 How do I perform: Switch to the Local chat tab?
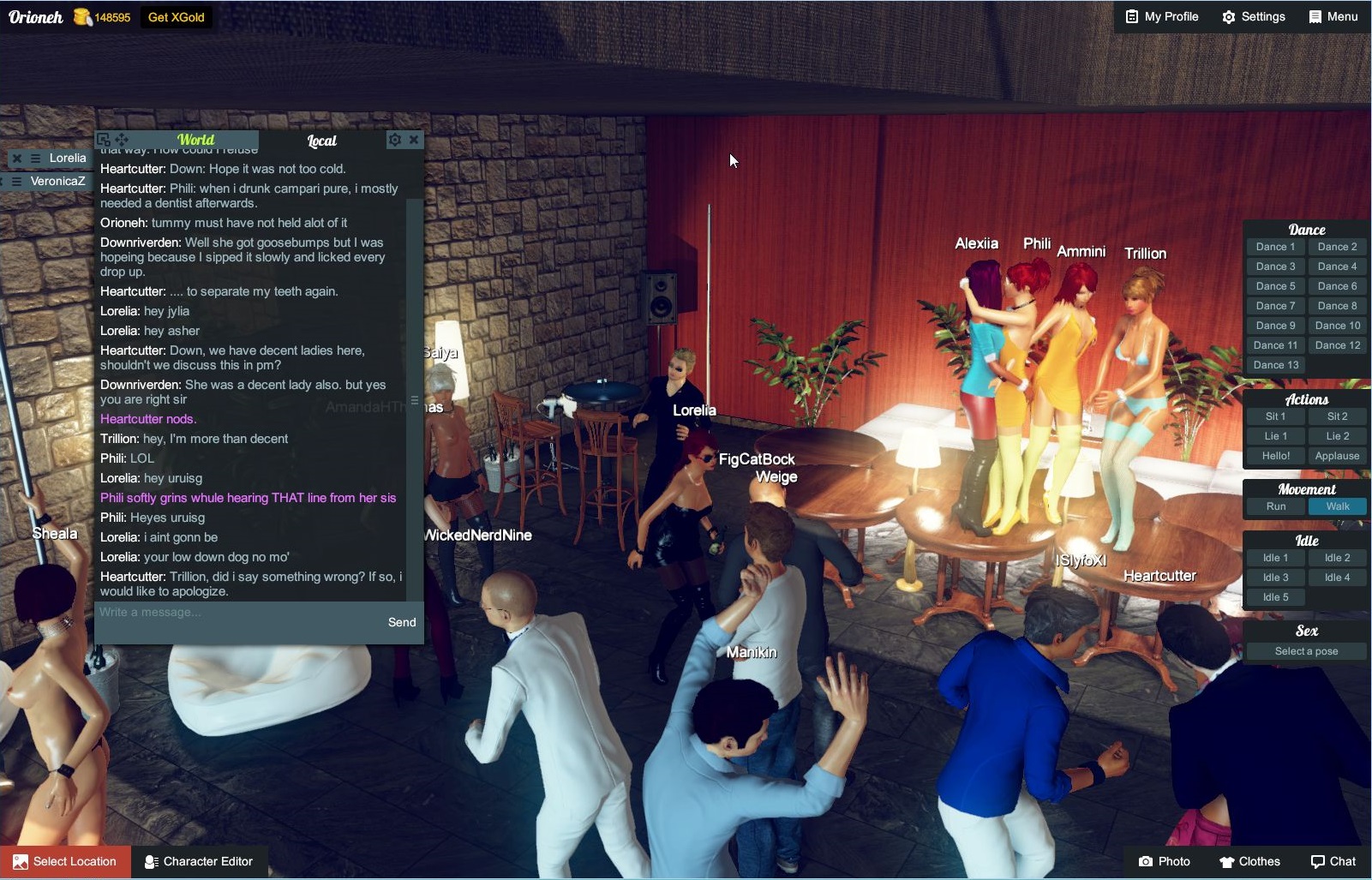click(x=321, y=141)
